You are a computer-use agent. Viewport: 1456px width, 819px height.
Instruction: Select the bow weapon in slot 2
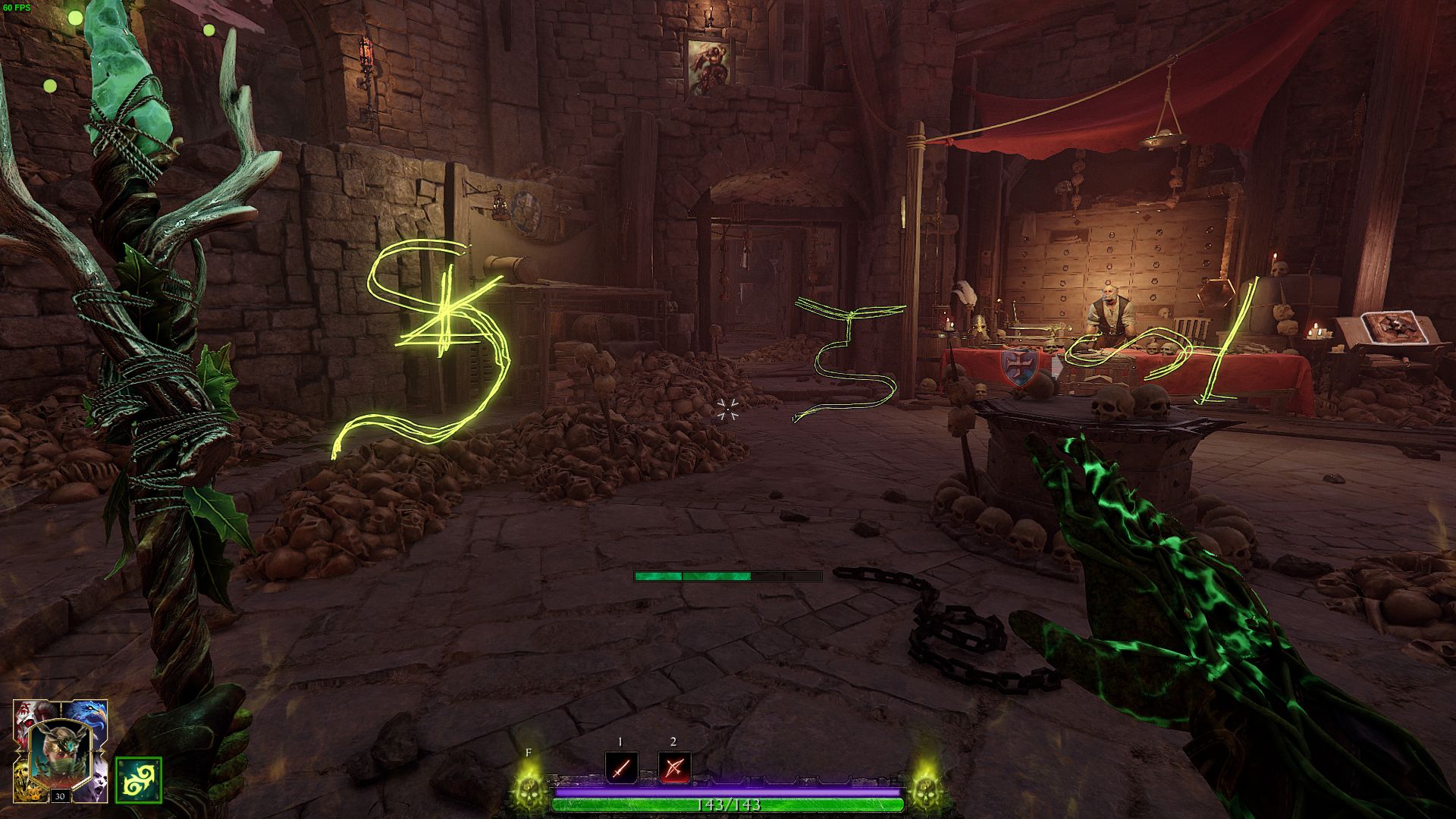coord(674,768)
